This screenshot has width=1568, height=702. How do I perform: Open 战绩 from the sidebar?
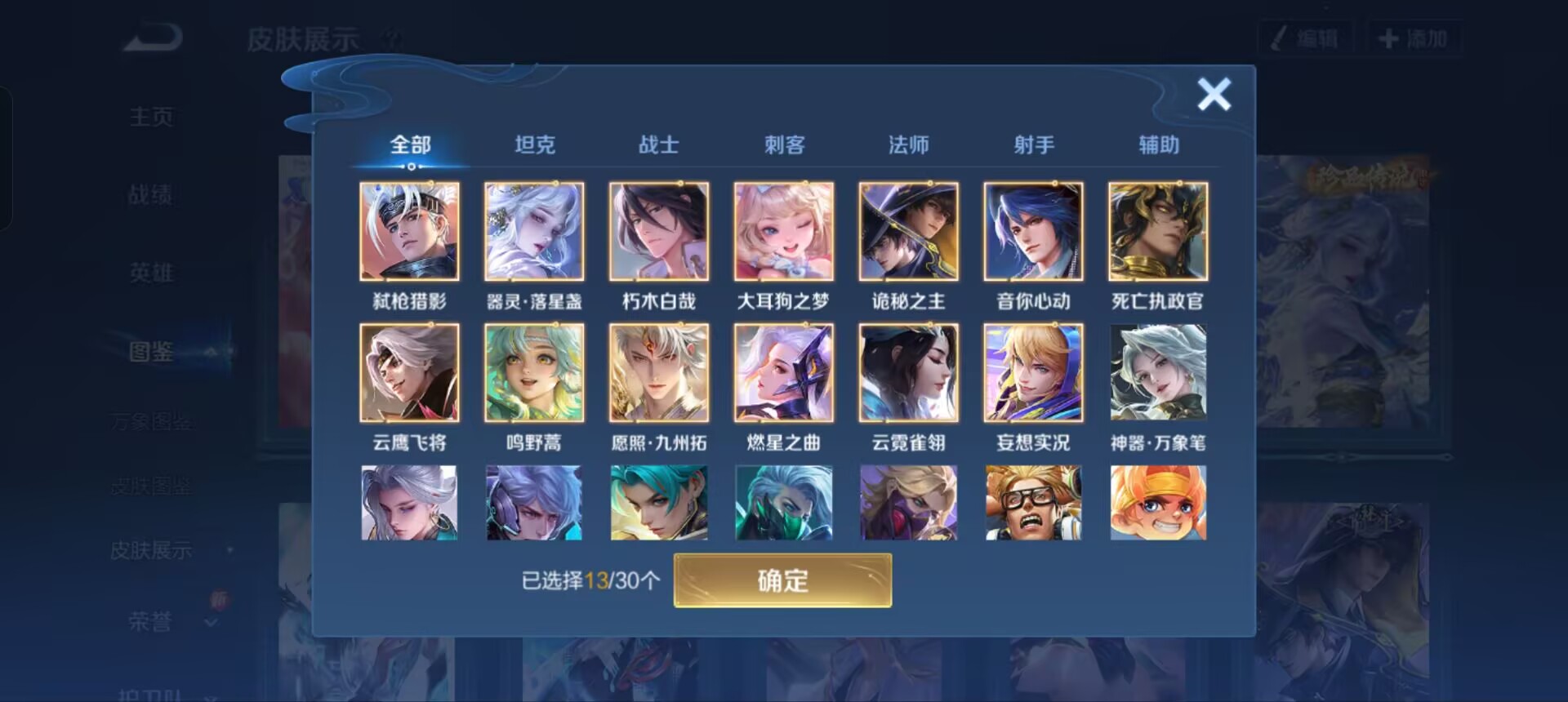point(152,193)
